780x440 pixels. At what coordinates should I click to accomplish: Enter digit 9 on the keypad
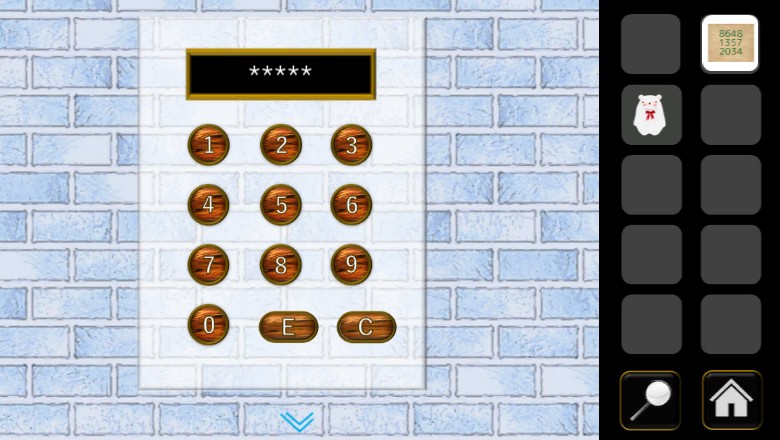coord(351,265)
